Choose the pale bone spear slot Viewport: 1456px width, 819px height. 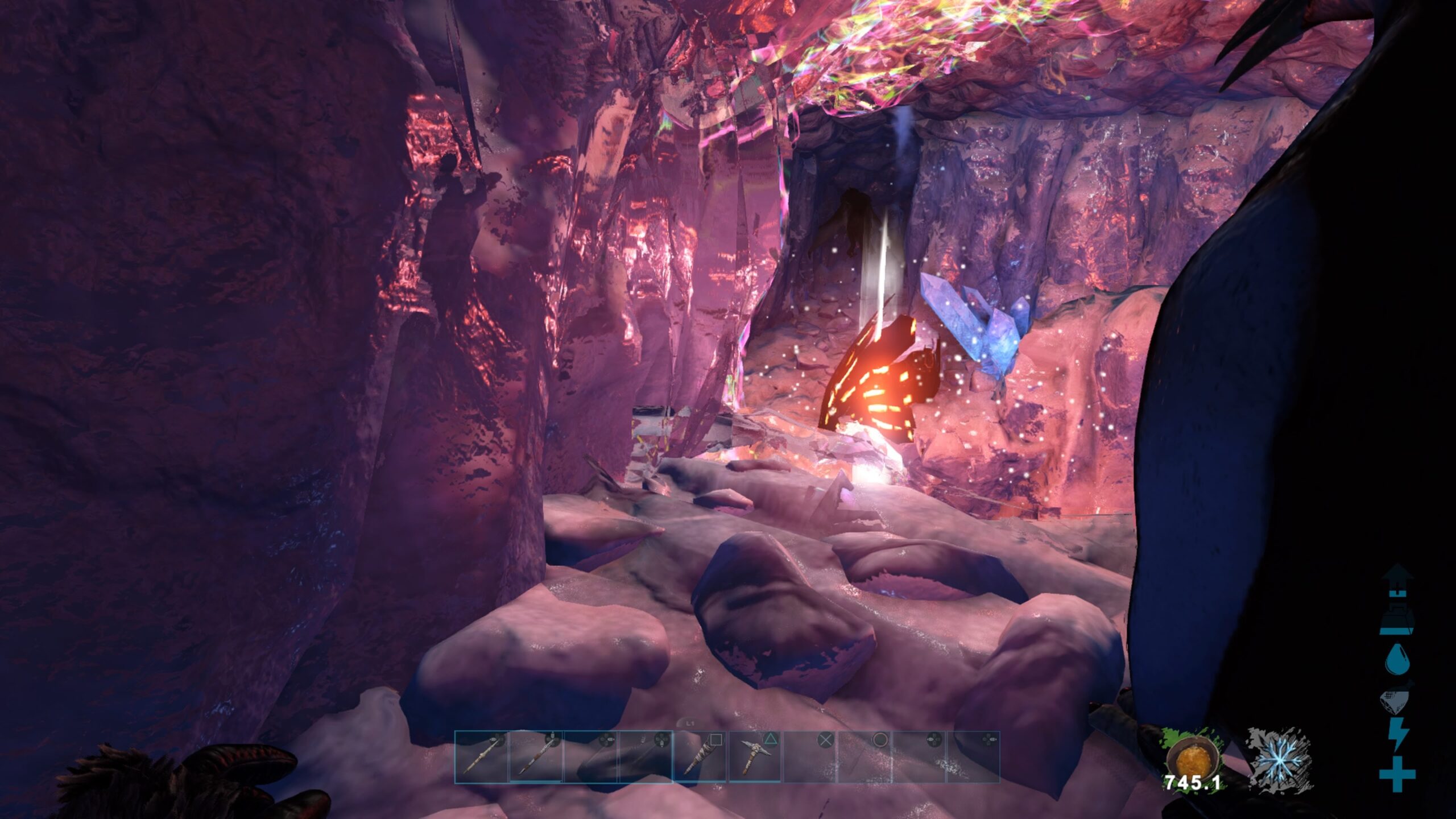pyautogui.click(x=481, y=756)
